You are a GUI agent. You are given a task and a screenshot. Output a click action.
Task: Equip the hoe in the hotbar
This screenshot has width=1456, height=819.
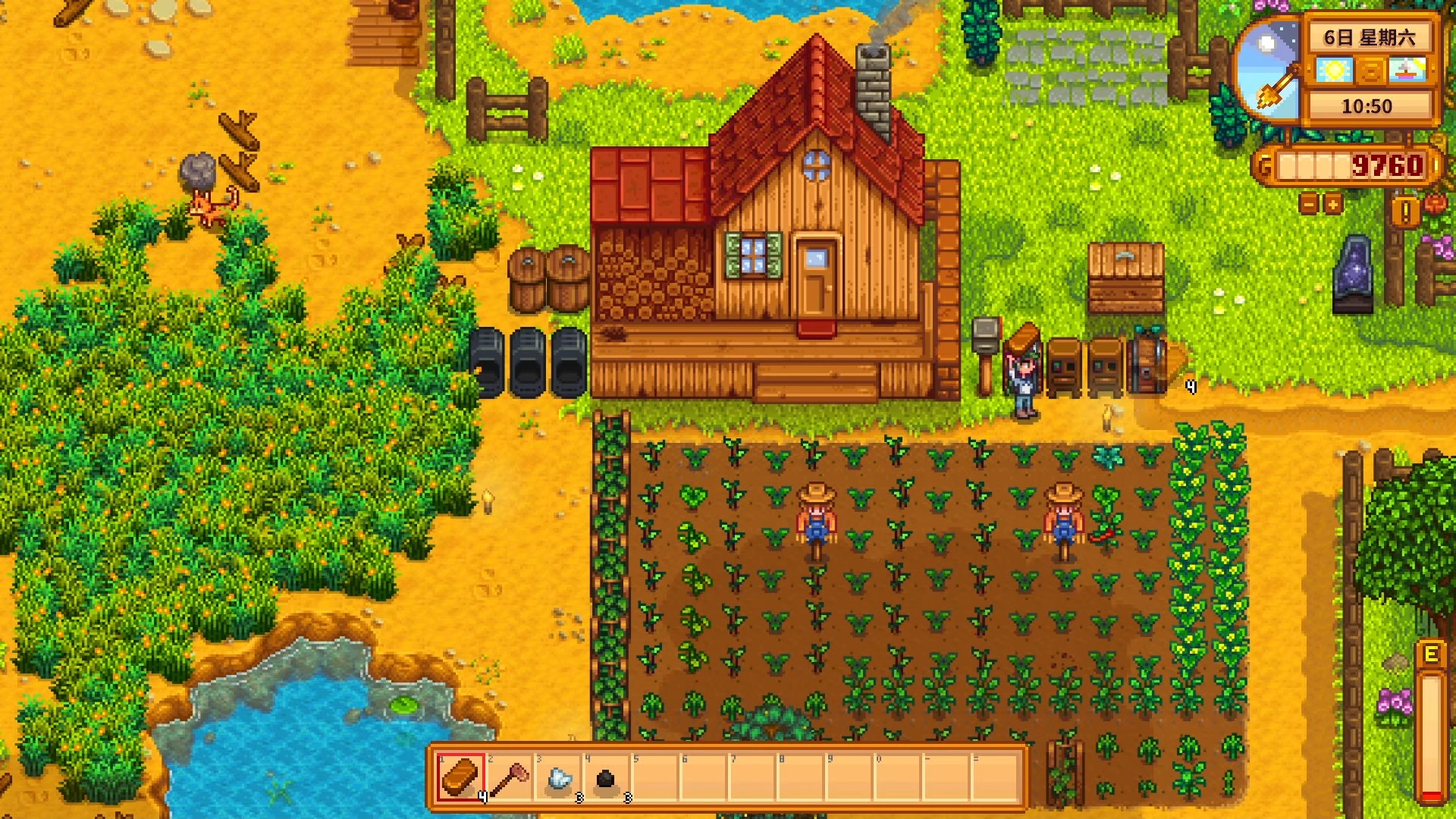click(510, 777)
